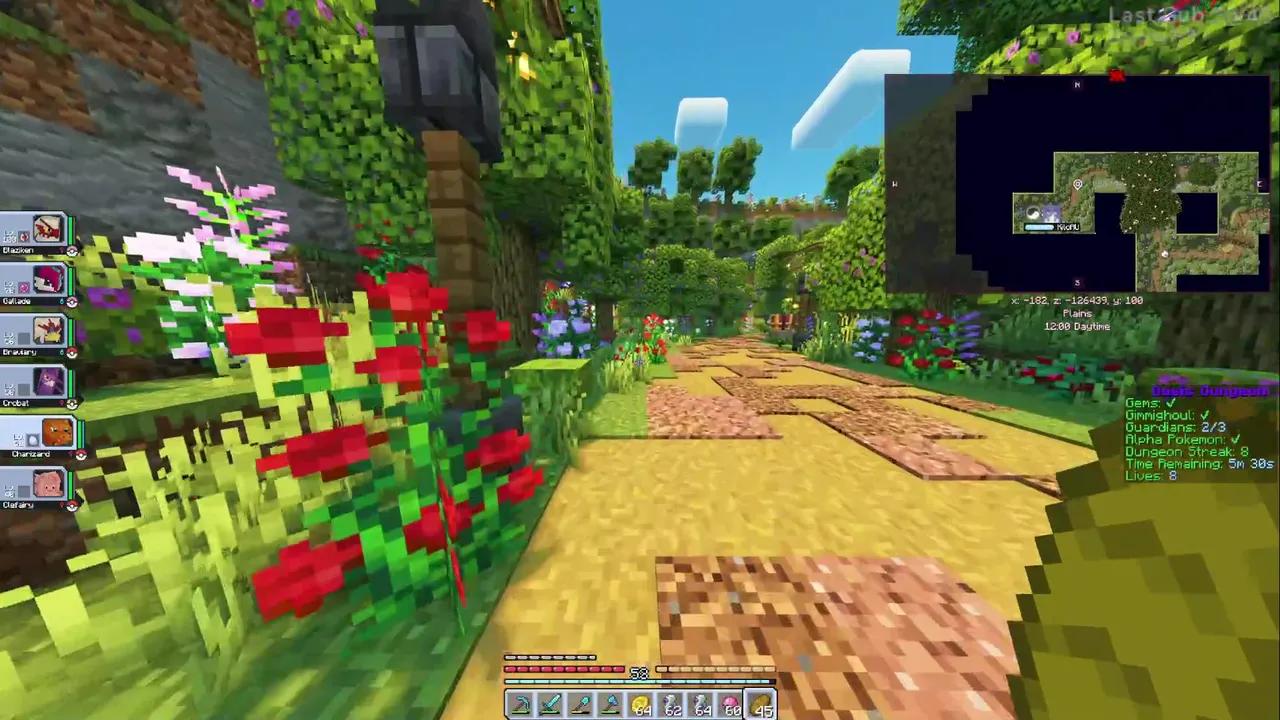Viewport: 1280px width, 720px height.
Task: Click the Poké Ball icon beside Blaziken
Action: [x=71, y=250]
